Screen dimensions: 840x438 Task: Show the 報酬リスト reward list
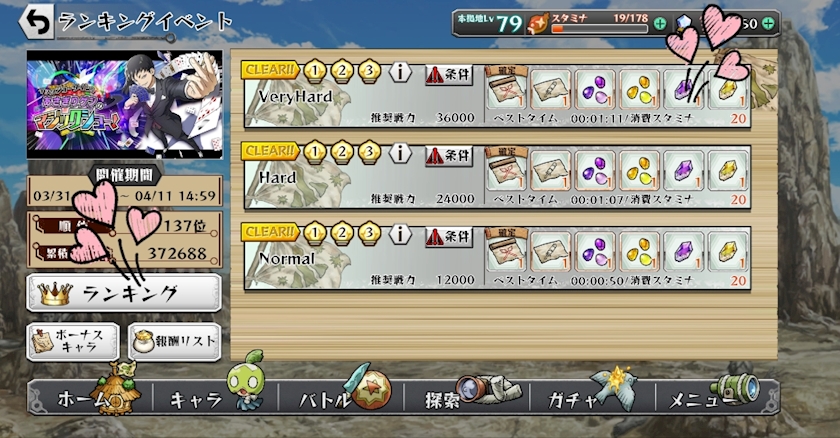174,341
